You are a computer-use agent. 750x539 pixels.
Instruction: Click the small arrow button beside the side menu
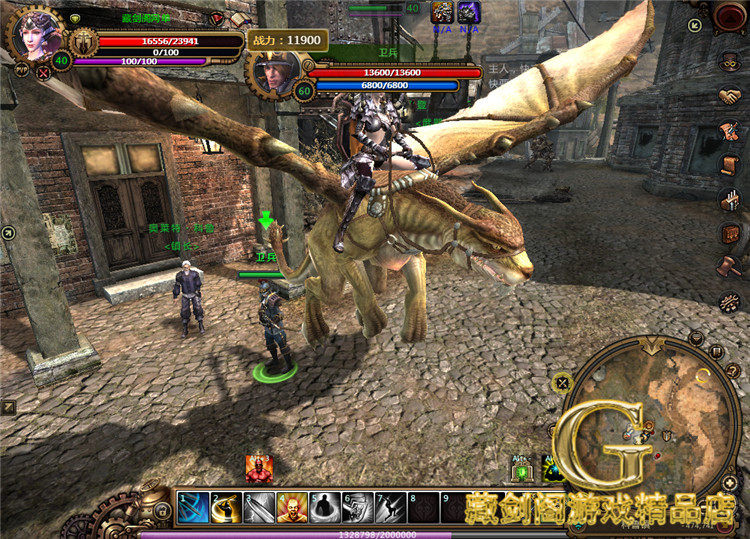click(695, 25)
